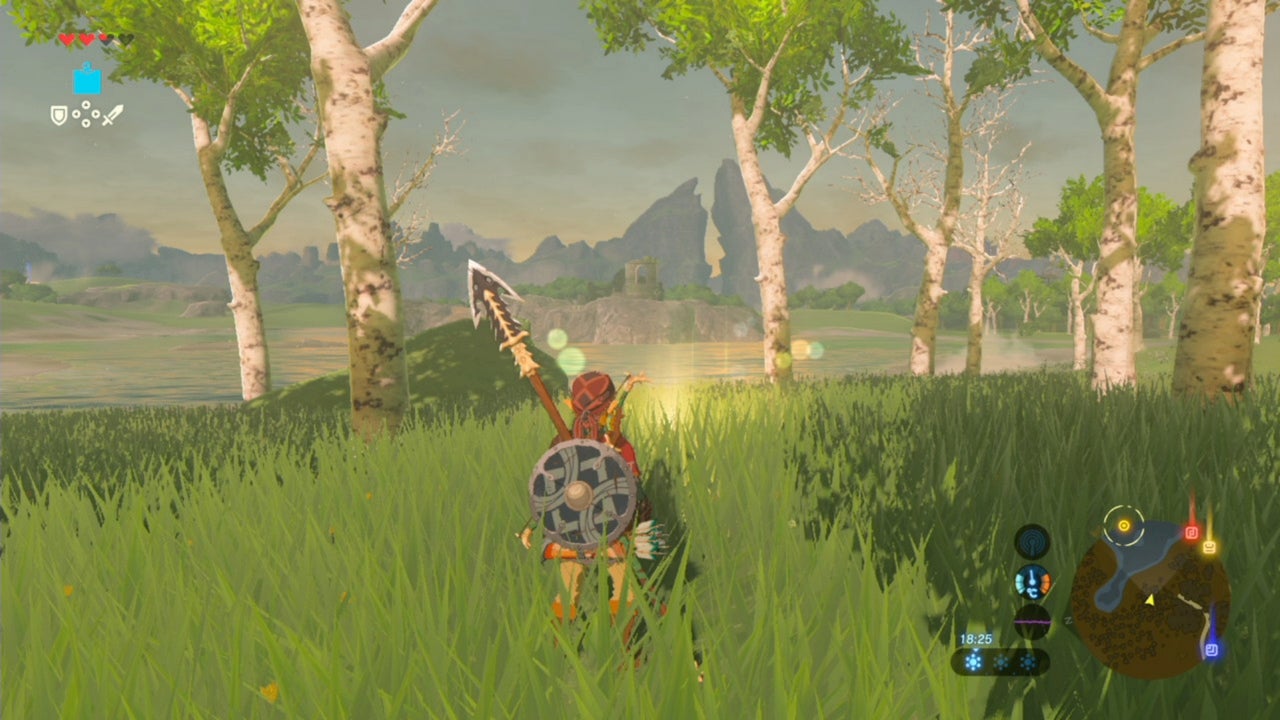Select the Remote Bomb rune icon
The width and height of the screenshot is (1280, 720).
point(87,83)
